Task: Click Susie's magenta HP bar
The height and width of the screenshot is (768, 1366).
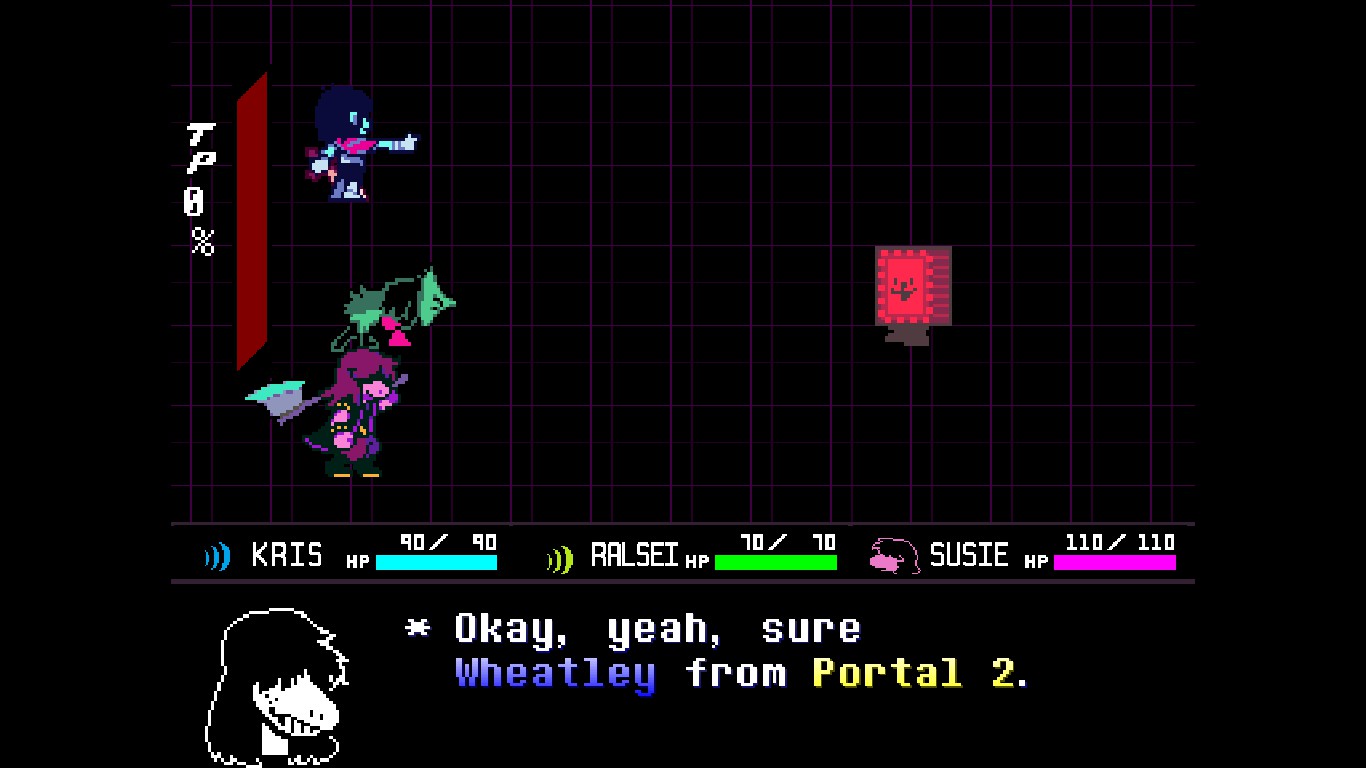Action: 1115,562
